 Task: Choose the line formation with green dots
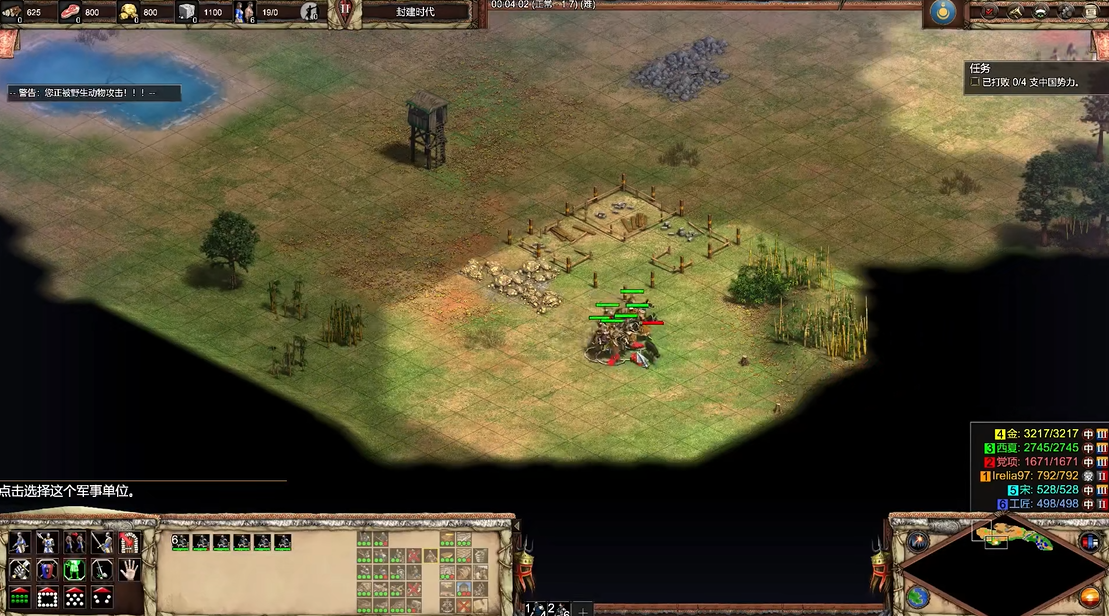click(x=20, y=598)
